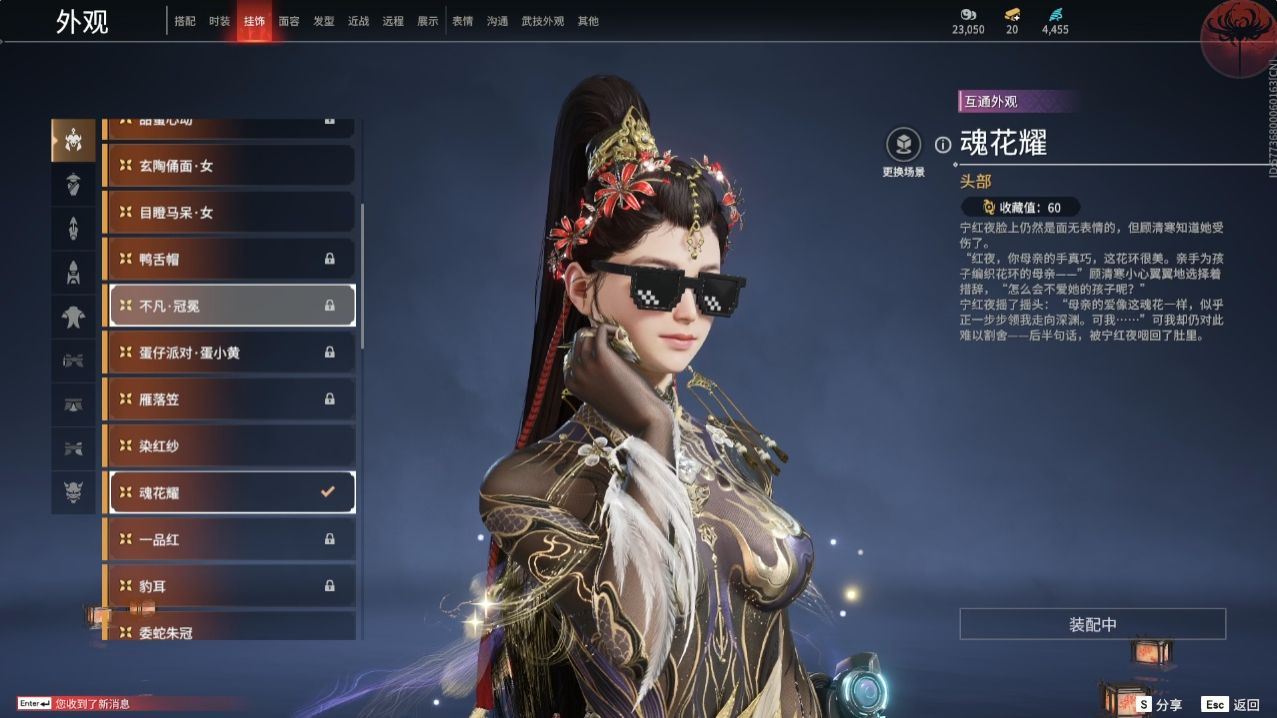This screenshot has height=718, width=1277.
Task: Switch to the 表情 tab
Action: pos(462,21)
